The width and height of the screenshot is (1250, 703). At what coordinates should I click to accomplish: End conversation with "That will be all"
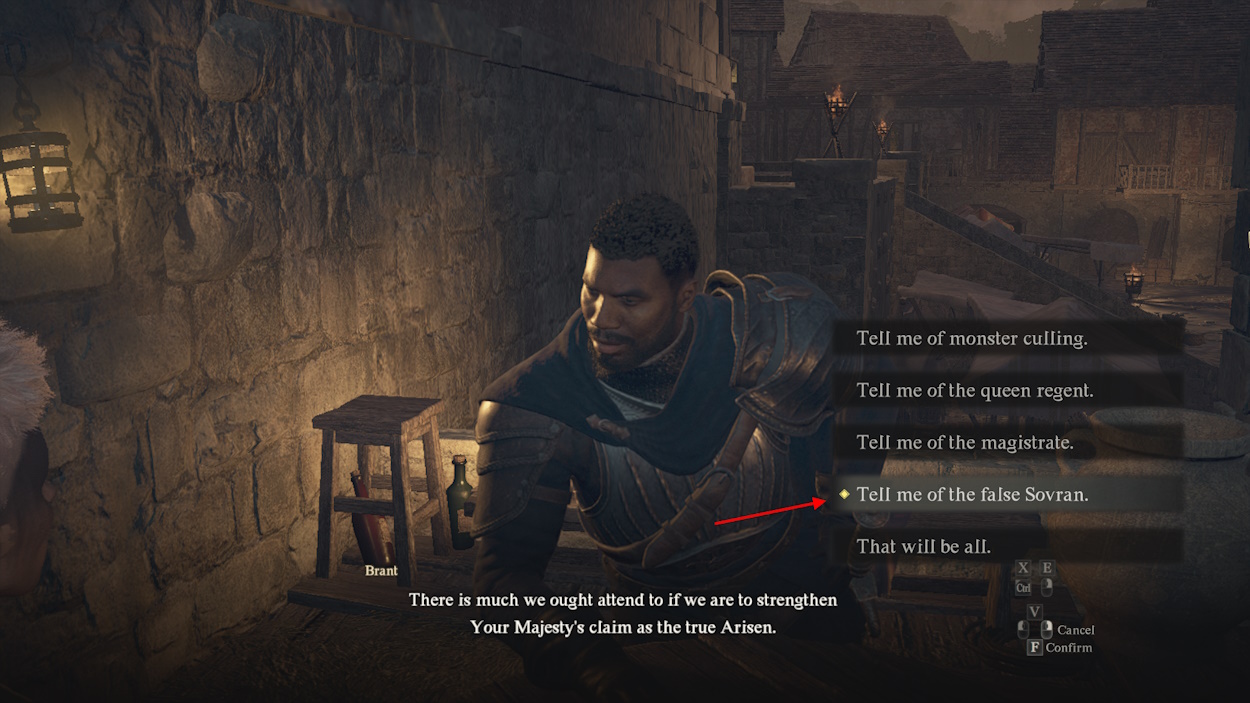923,546
